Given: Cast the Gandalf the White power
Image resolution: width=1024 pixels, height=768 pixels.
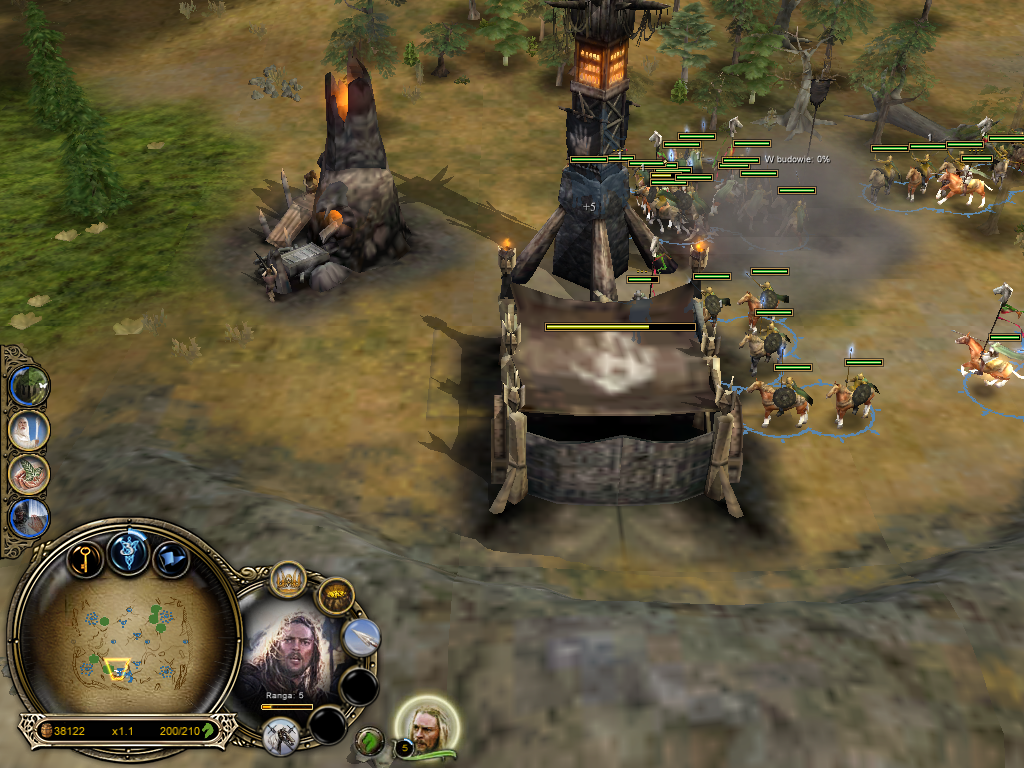Looking at the screenshot, I should point(29,431).
